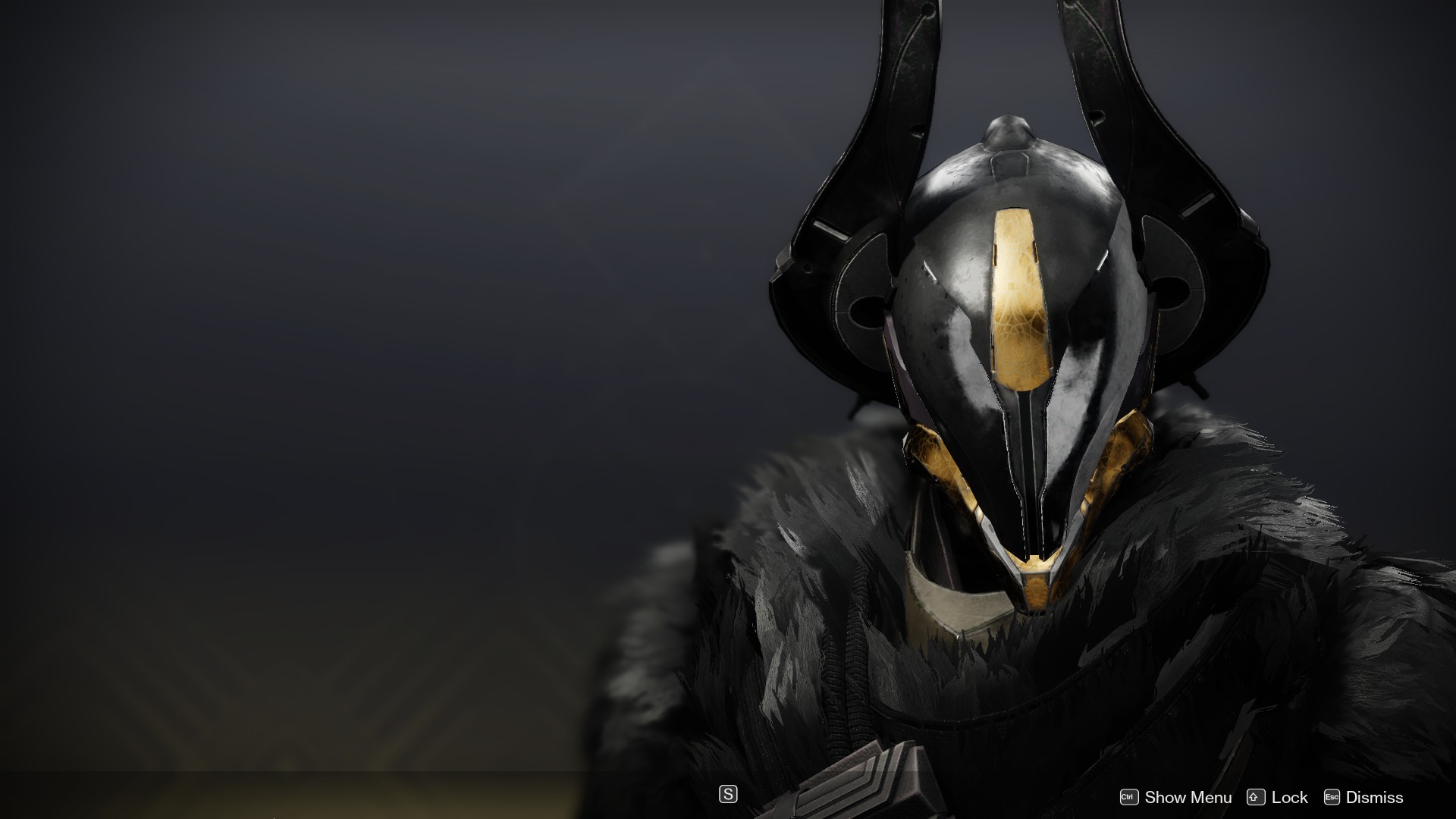Select the key icon beside Show Menu
This screenshot has height=819, width=1456.
coord(1129,797)
